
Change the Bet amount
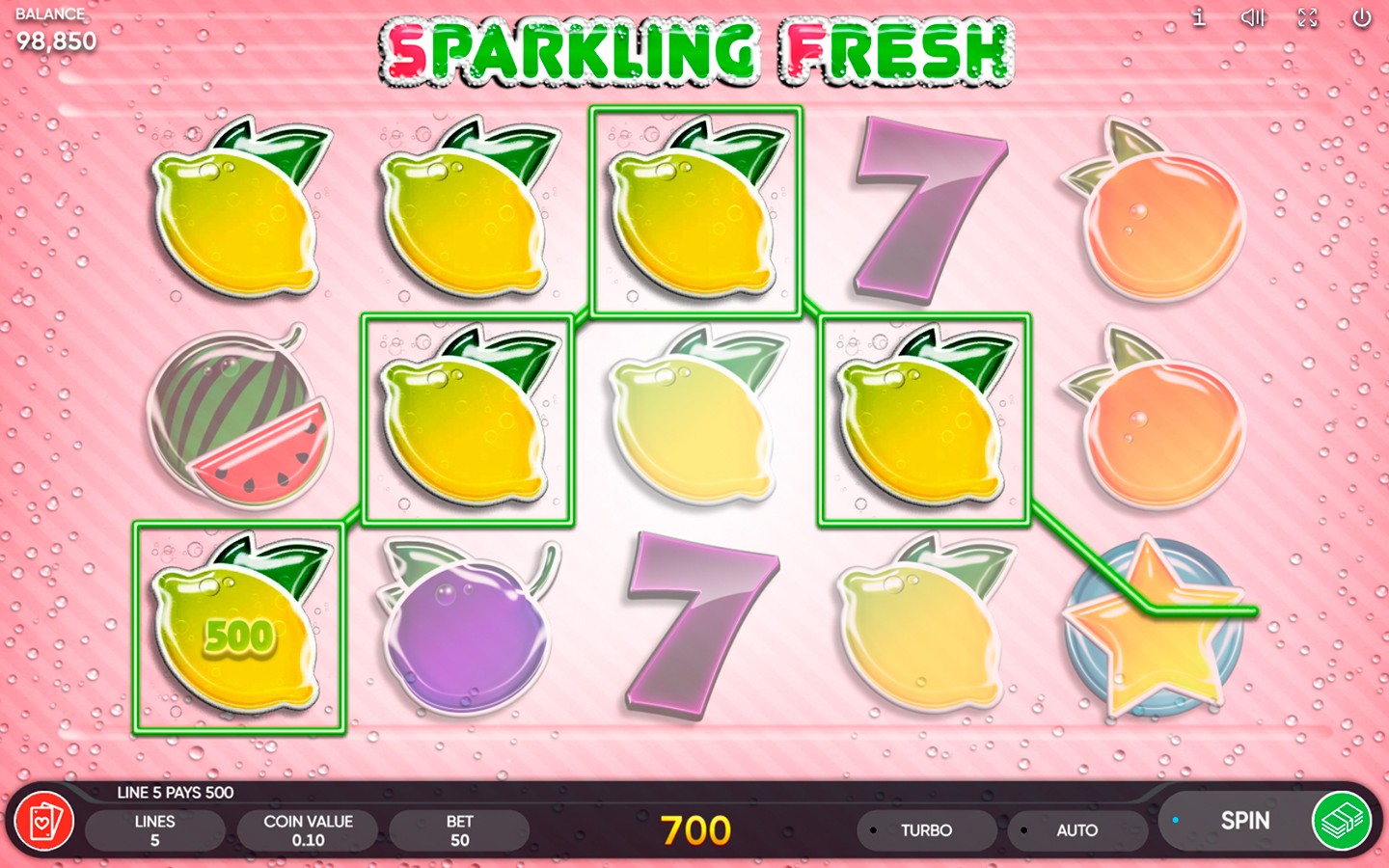point(459,830)
